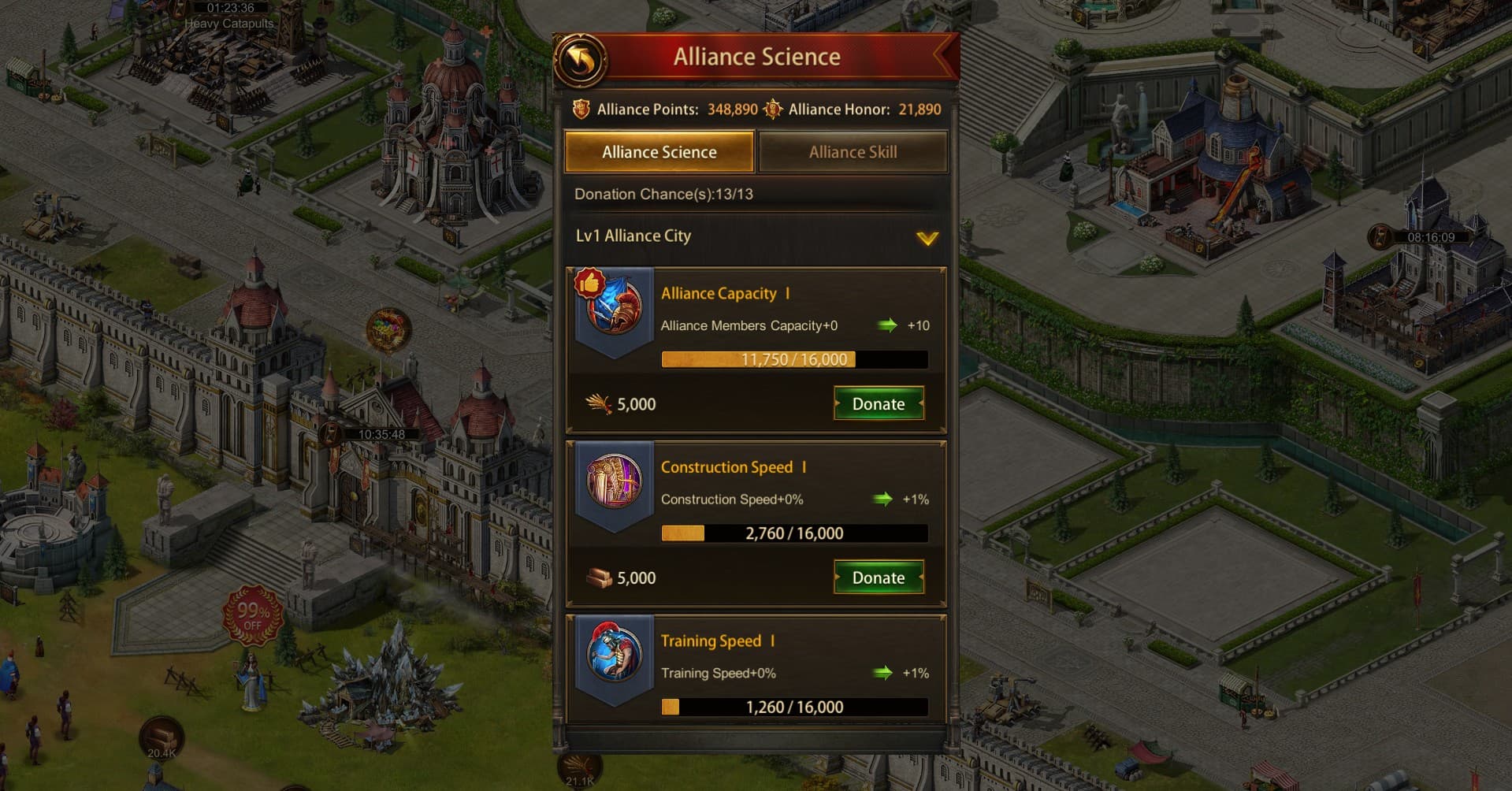This screenshot has height=791, width=1512.
Task: Click the Alliance Honor medal icon
Action: 772,110
